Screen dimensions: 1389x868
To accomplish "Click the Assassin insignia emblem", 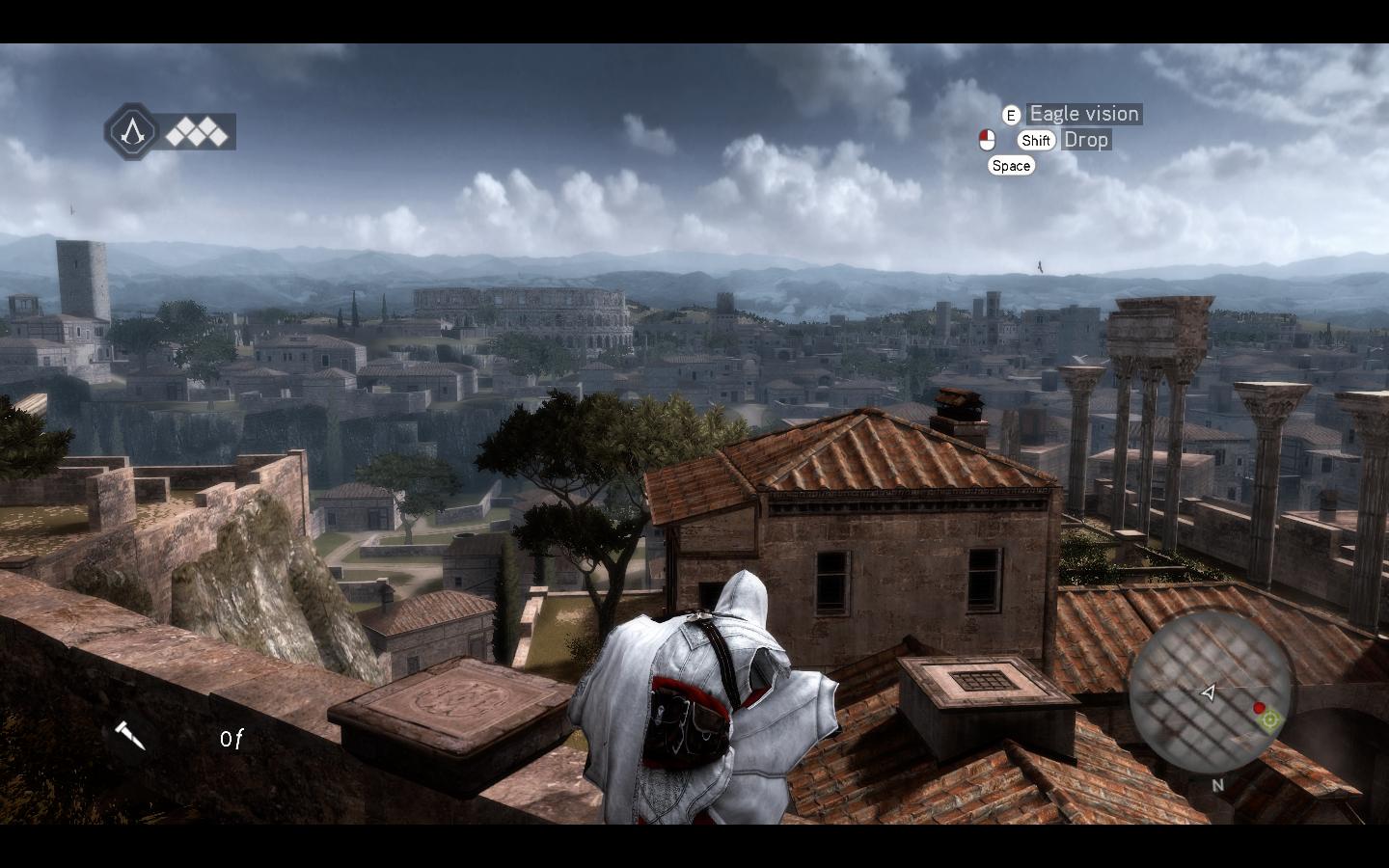I will pos(131,130).
